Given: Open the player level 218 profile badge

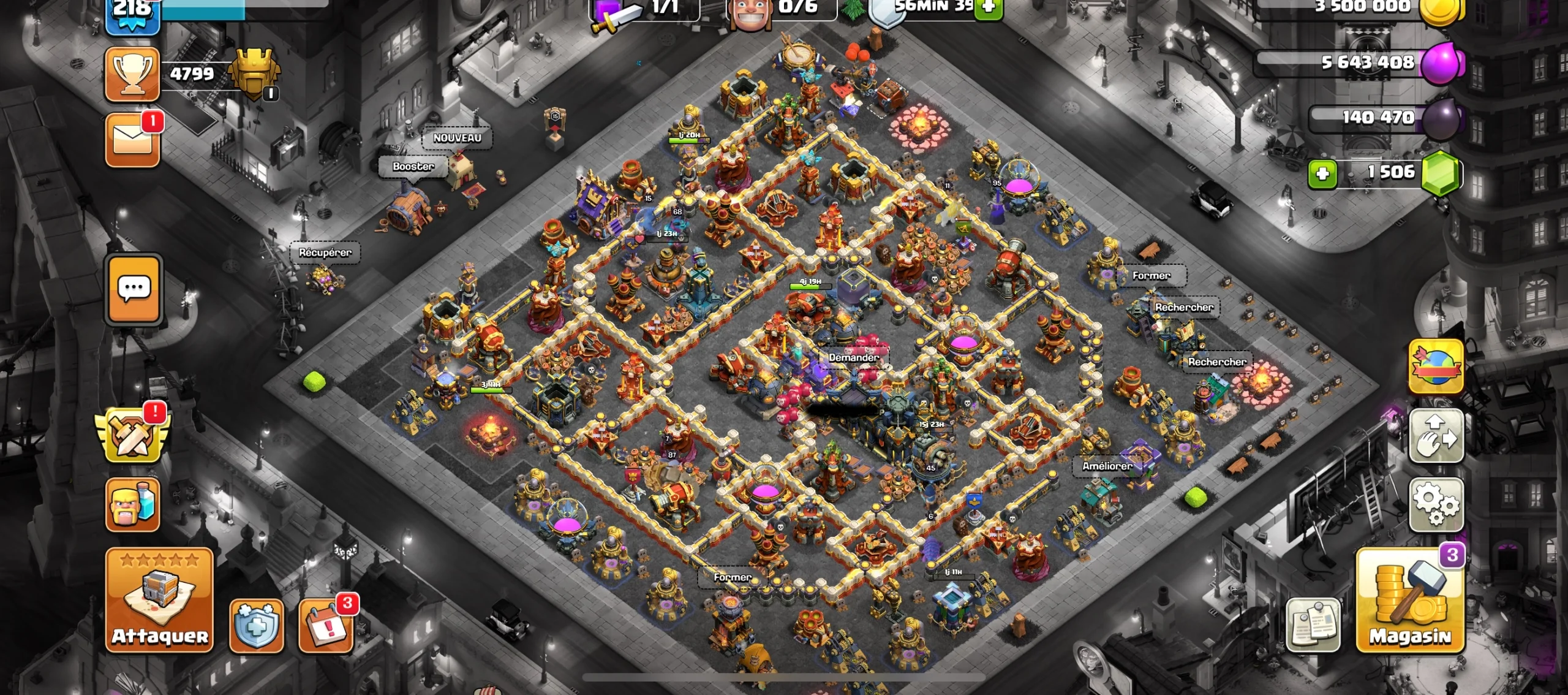Looking at the screenshot, I should point(132,13).
